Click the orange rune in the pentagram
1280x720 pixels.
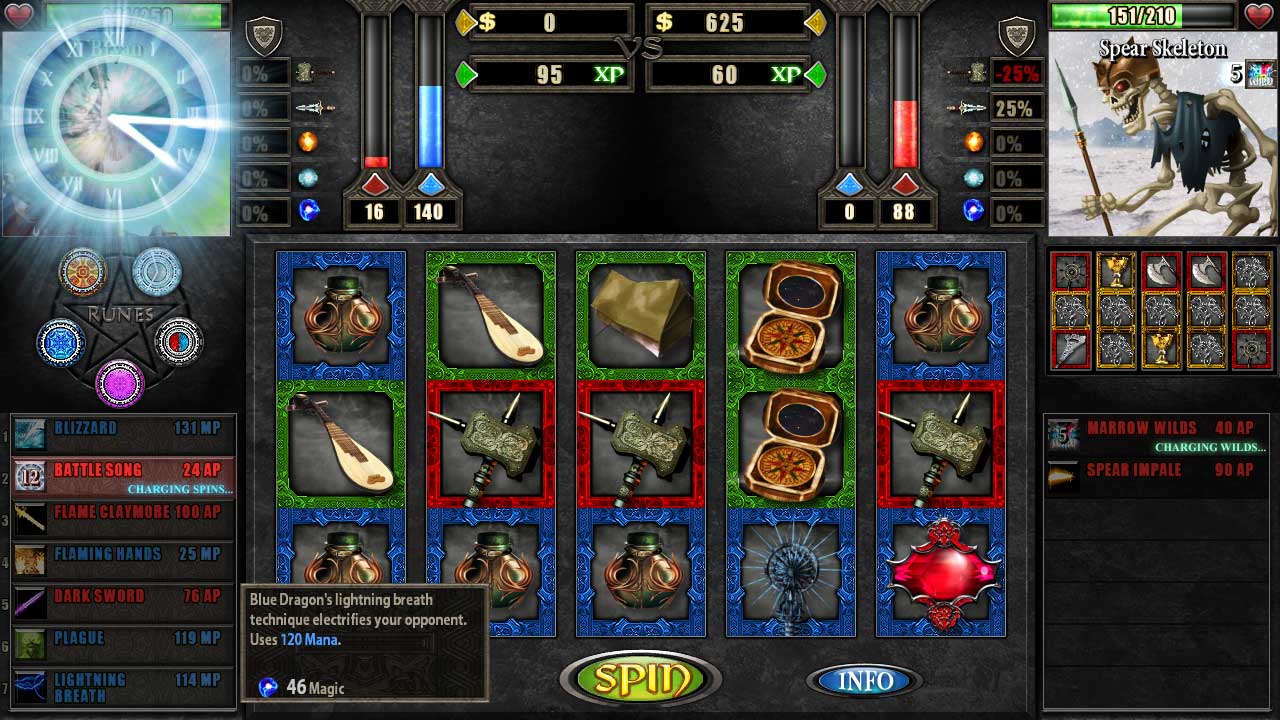[83, 271]
